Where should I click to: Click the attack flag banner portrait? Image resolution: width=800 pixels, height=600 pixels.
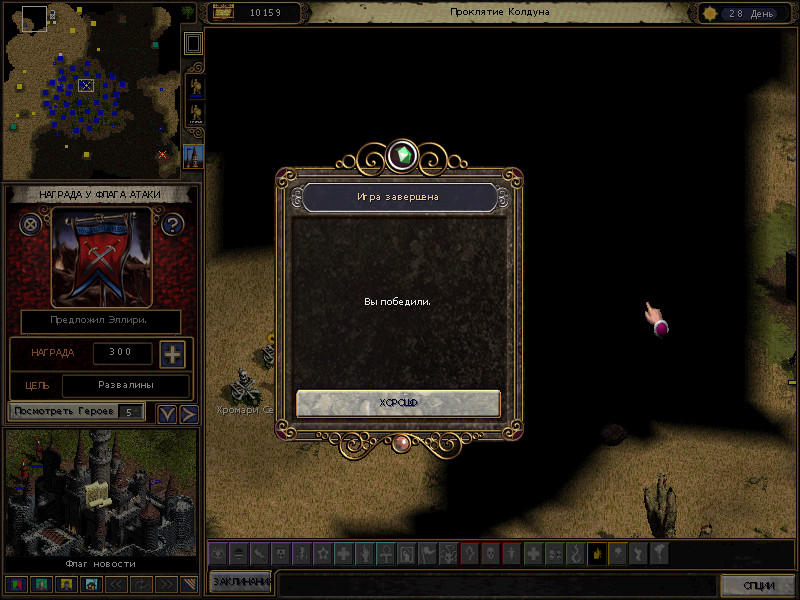click(x=101, y=256)
